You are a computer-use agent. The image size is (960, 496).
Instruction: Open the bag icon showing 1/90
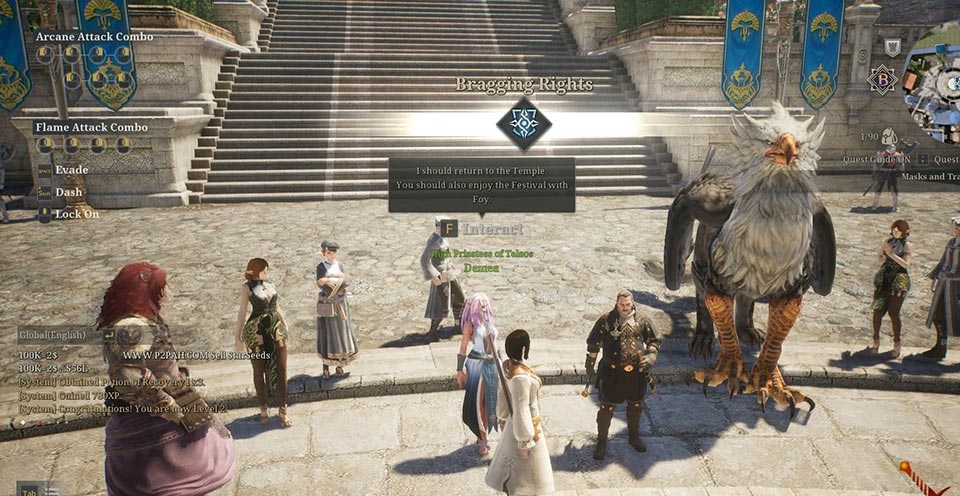(888, 136)
